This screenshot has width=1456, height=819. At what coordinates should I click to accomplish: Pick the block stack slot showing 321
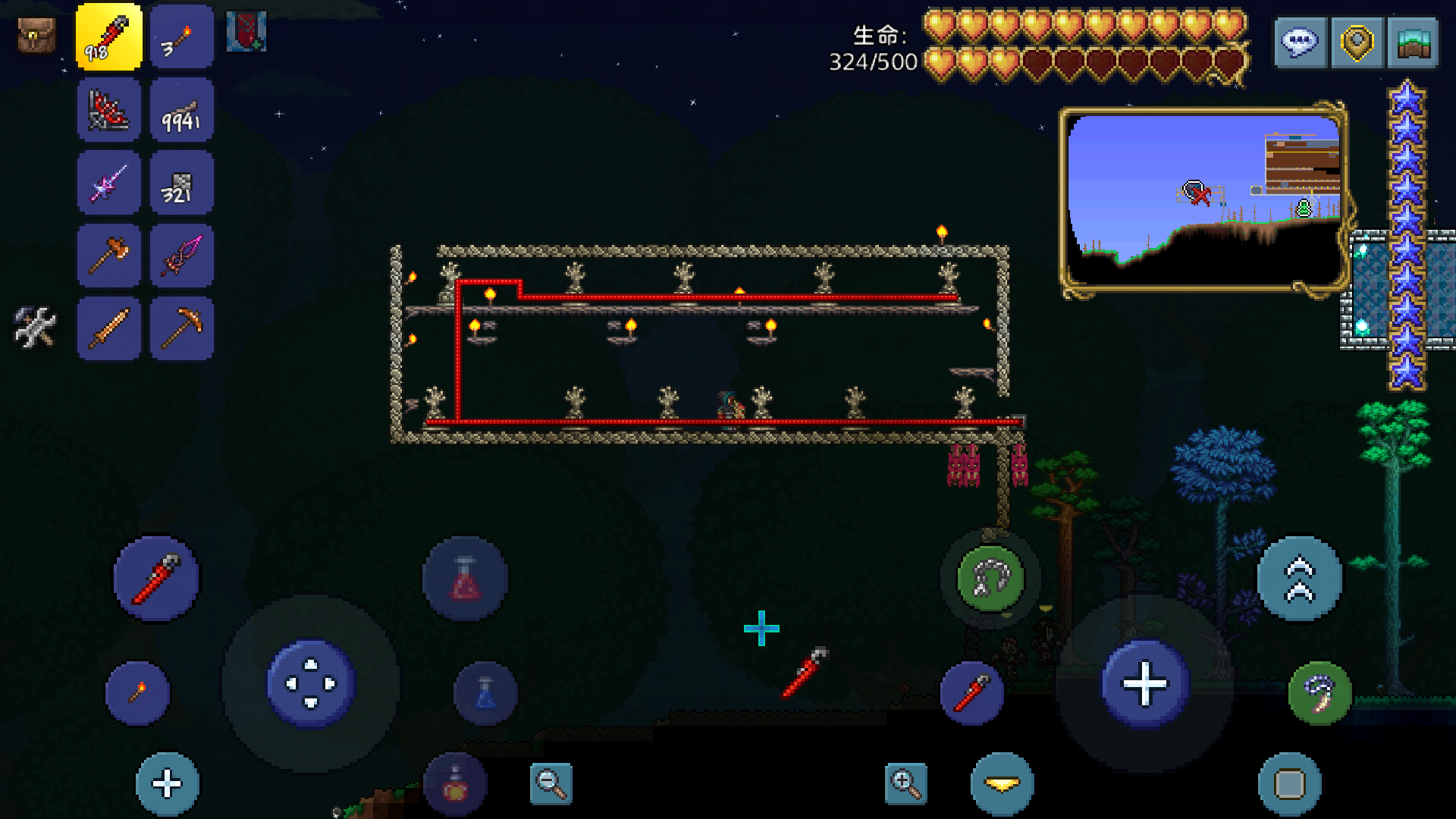[x=182, y=183]
